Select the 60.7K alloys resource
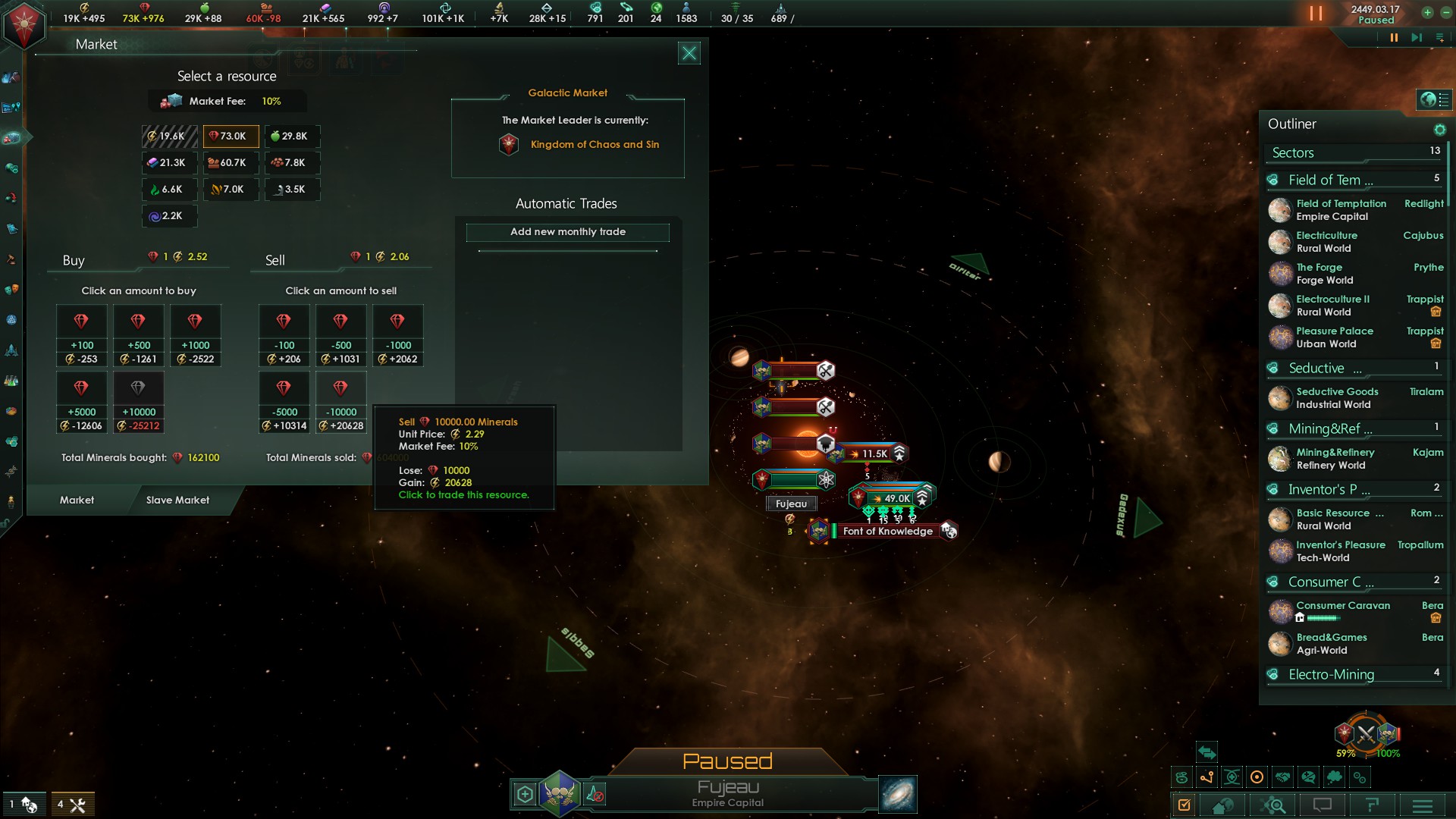Image resolution: width=1456 pixels, height=819 pixels. click(x=231, y=163)
